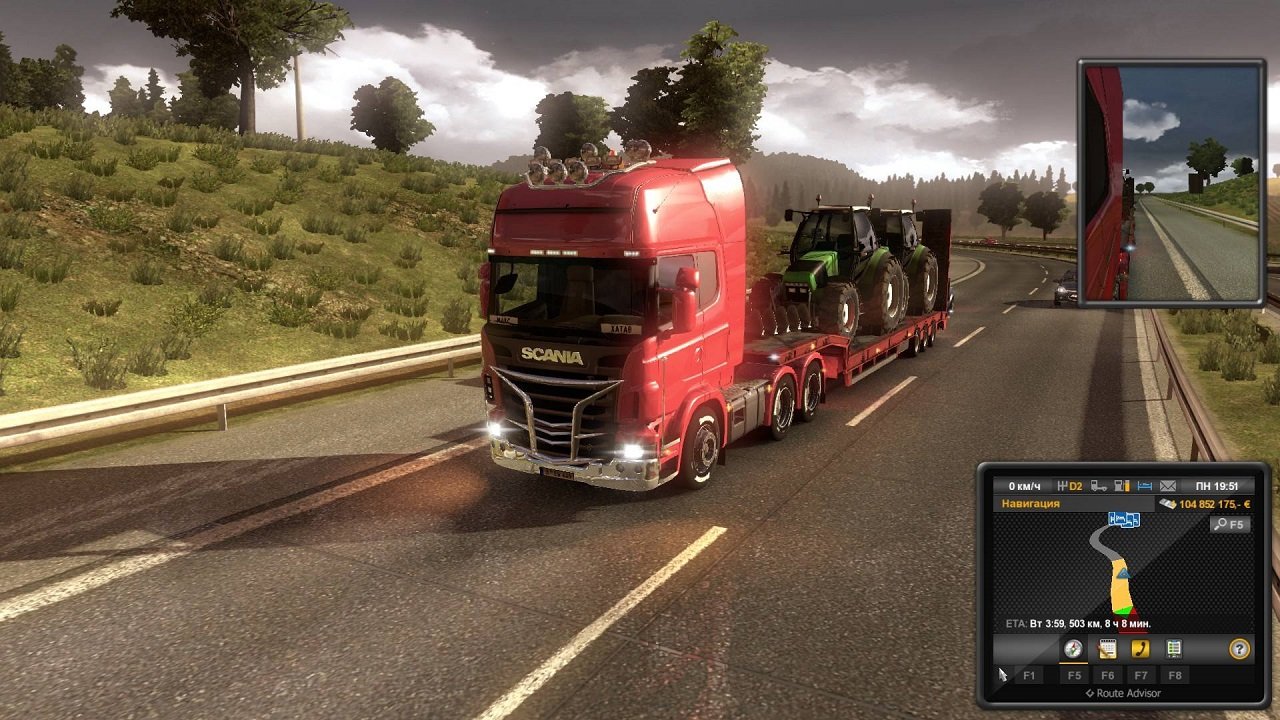The width and height of the screenshot is (1280, 720).
Task: Open the F7 tab
Action: click(1140, 675)
